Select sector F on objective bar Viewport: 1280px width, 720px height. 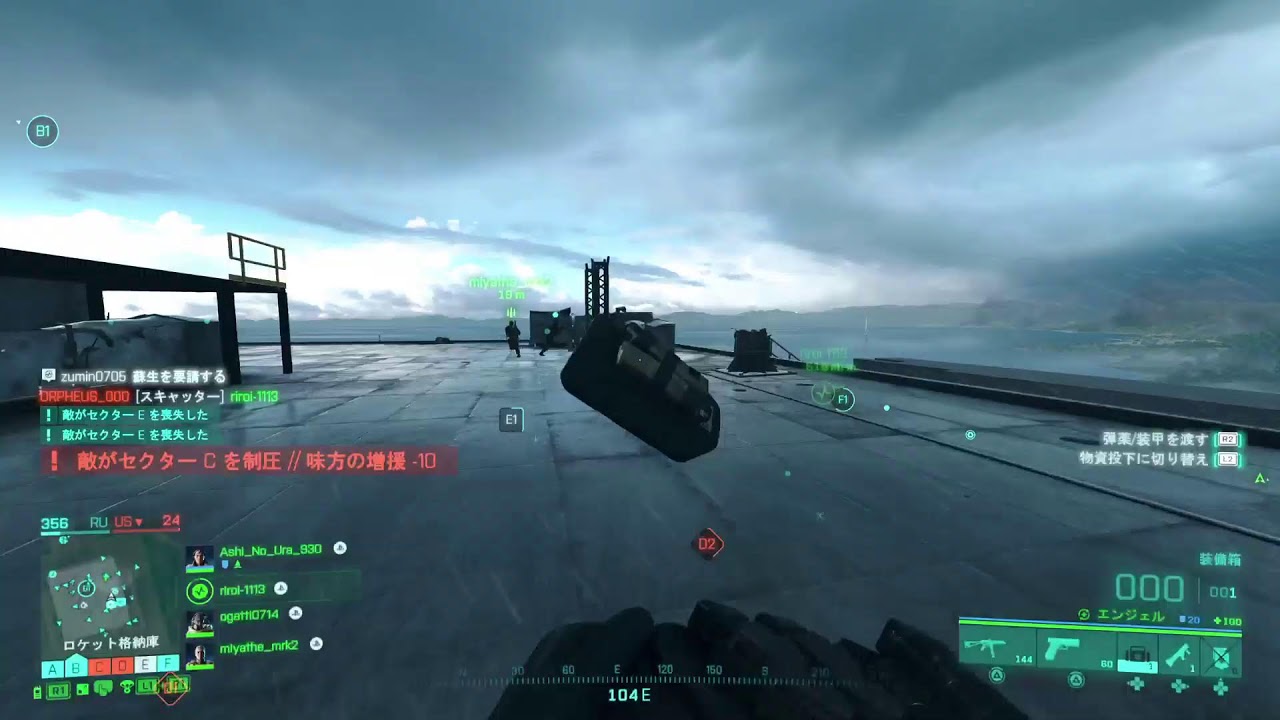pos(168,665)
